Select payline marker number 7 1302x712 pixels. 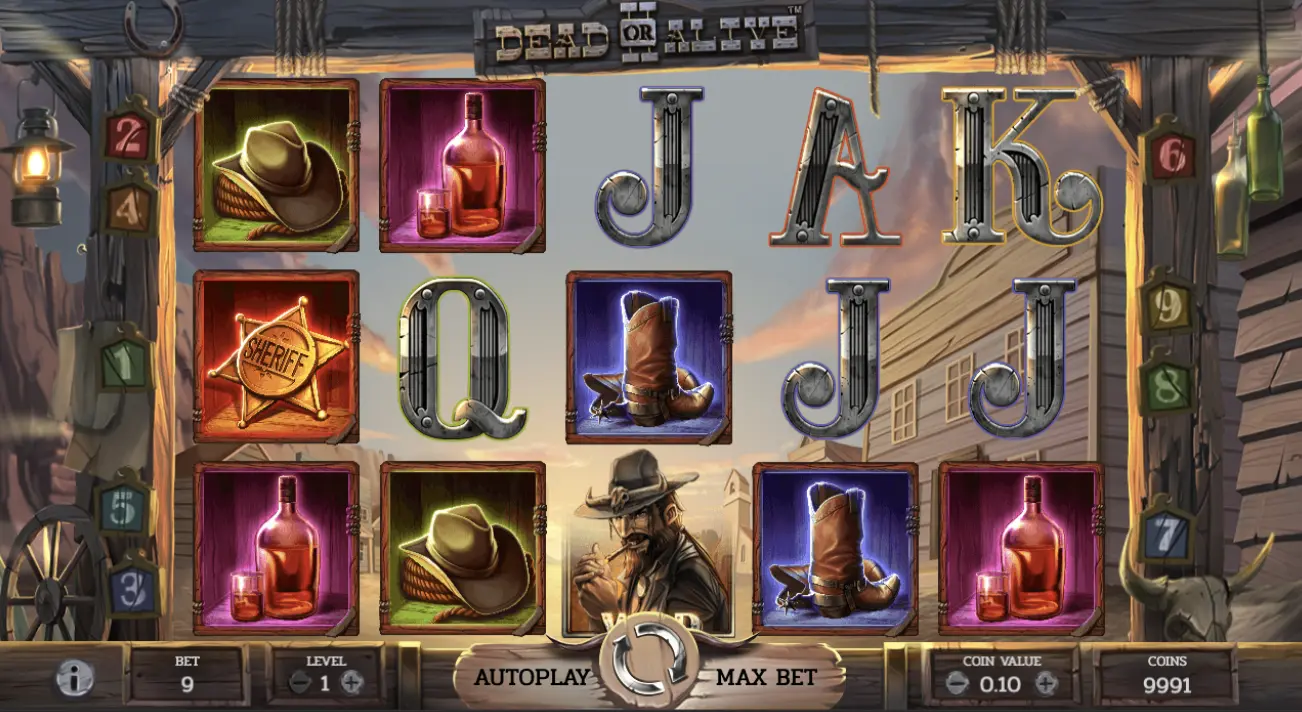(1167, 536)
